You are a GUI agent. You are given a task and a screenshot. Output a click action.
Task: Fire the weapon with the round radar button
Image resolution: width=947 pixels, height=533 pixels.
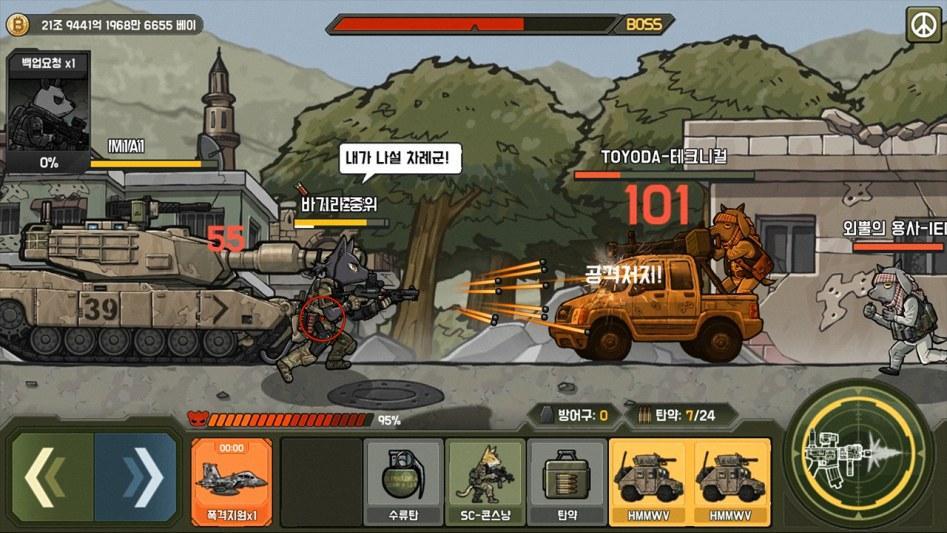click(857, 457)
